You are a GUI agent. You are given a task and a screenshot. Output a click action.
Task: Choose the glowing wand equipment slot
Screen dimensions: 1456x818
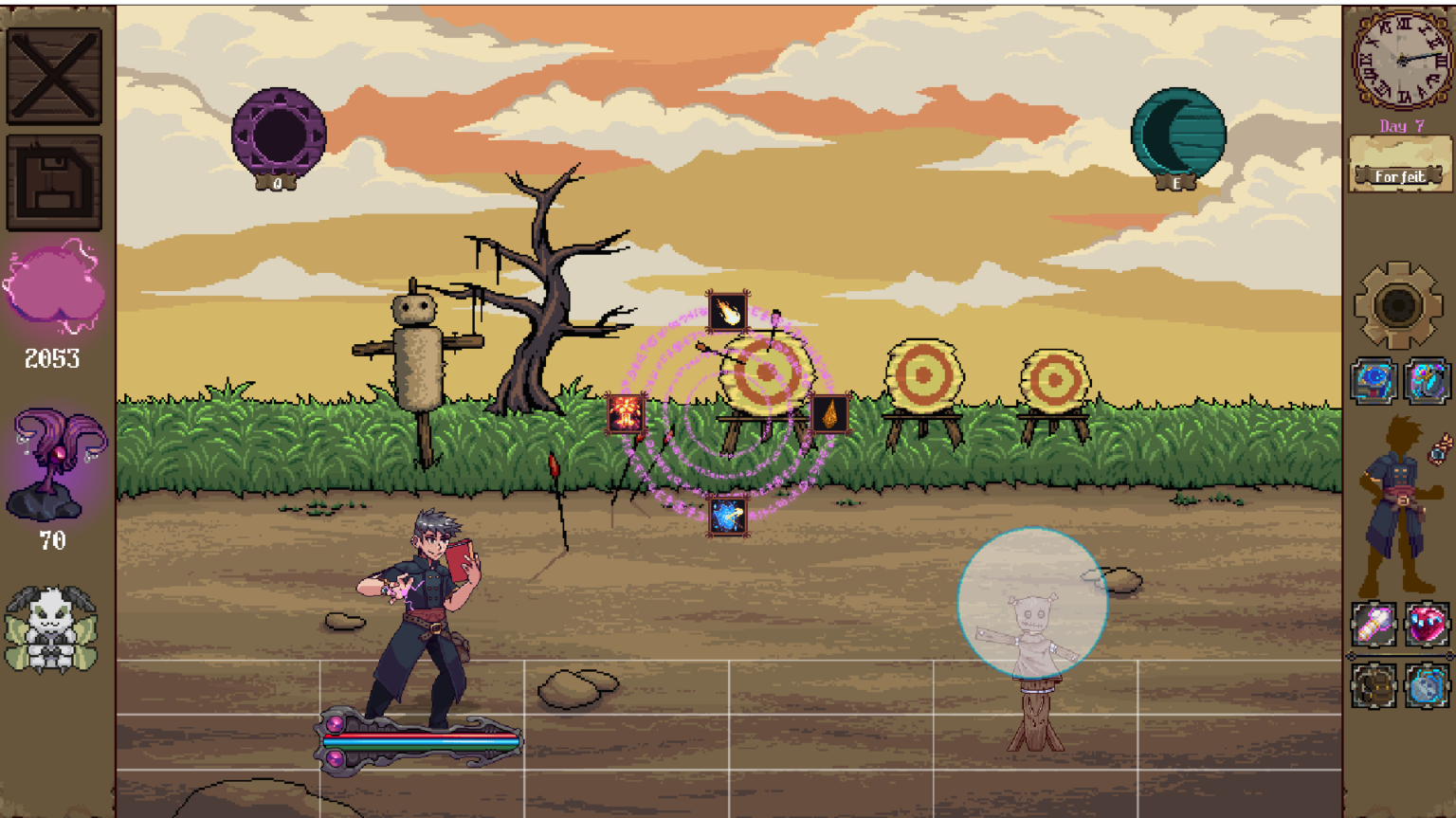[x=1374, y=625]
